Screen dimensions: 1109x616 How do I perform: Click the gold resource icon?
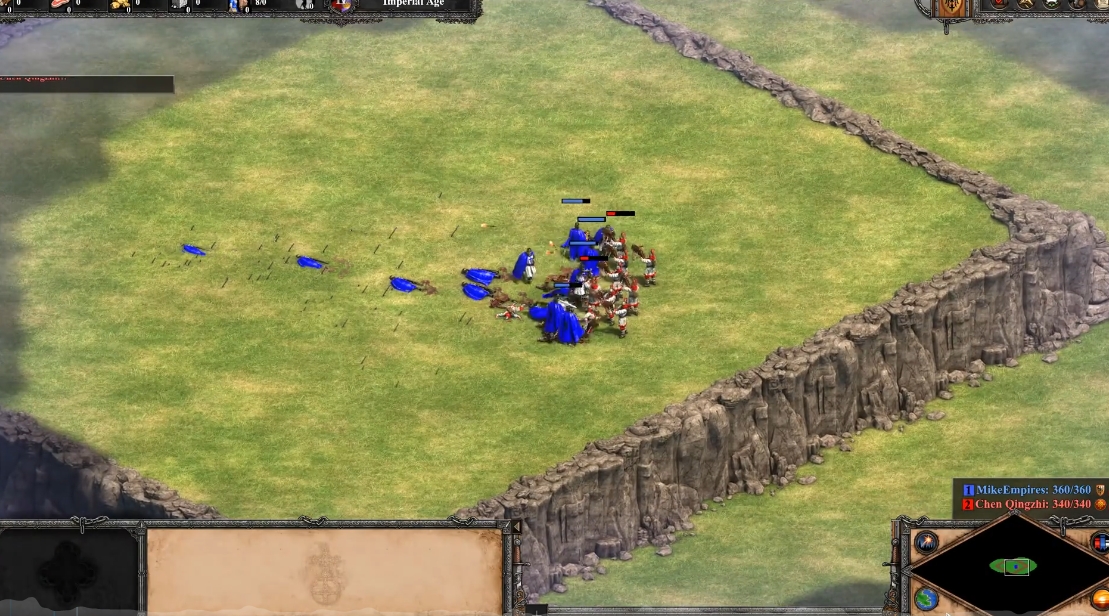(x=122, y=5)
